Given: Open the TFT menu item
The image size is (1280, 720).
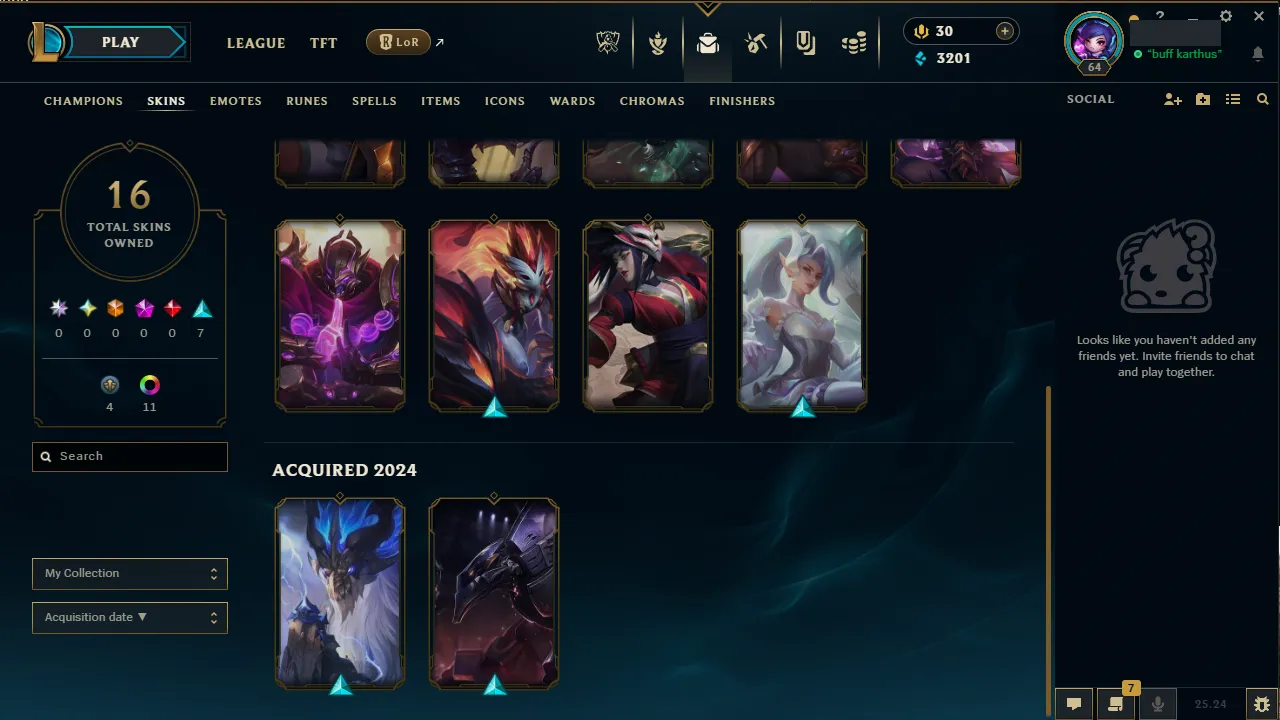Looking at the screenshot, I should pos(323,43).
